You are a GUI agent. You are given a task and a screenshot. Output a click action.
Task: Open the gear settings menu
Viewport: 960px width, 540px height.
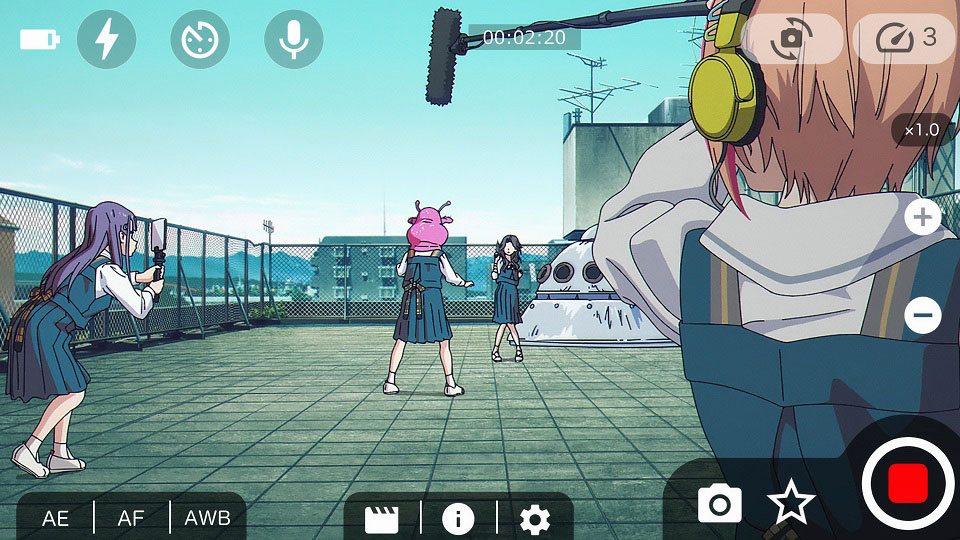pyautogui.click(x=535, y=518)
